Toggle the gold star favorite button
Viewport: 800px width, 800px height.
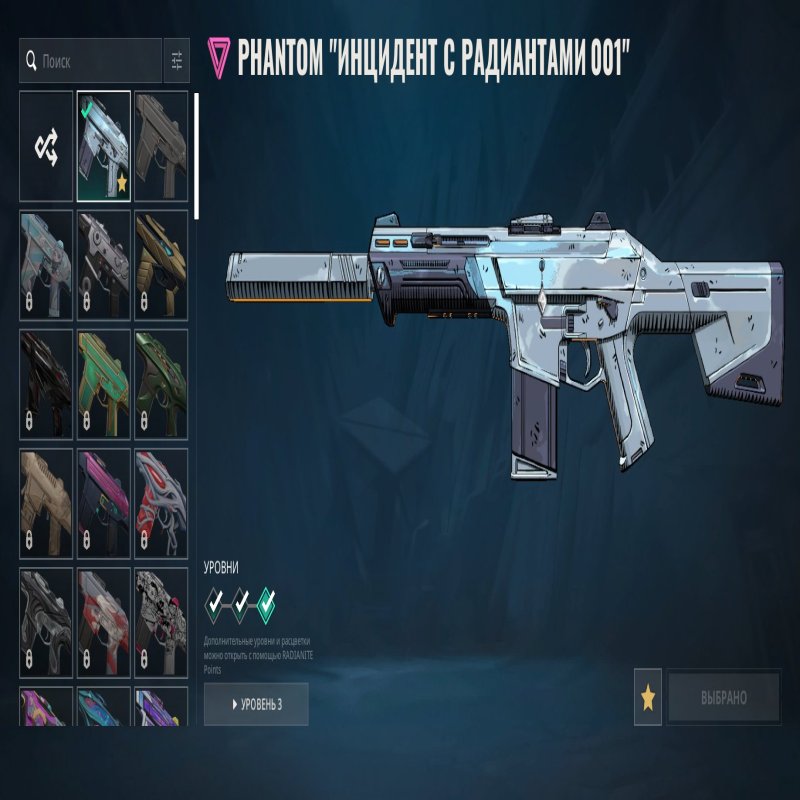(648, 698)
